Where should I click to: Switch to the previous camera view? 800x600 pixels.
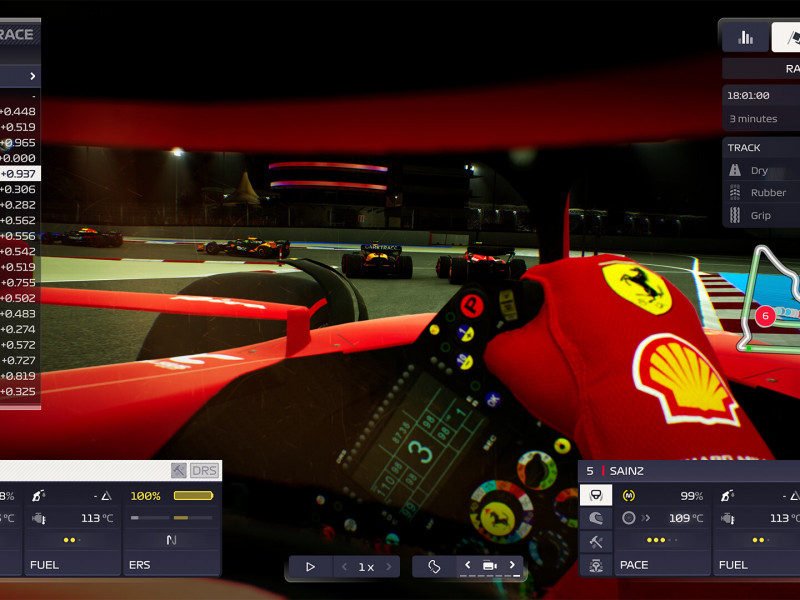point(467,565)
